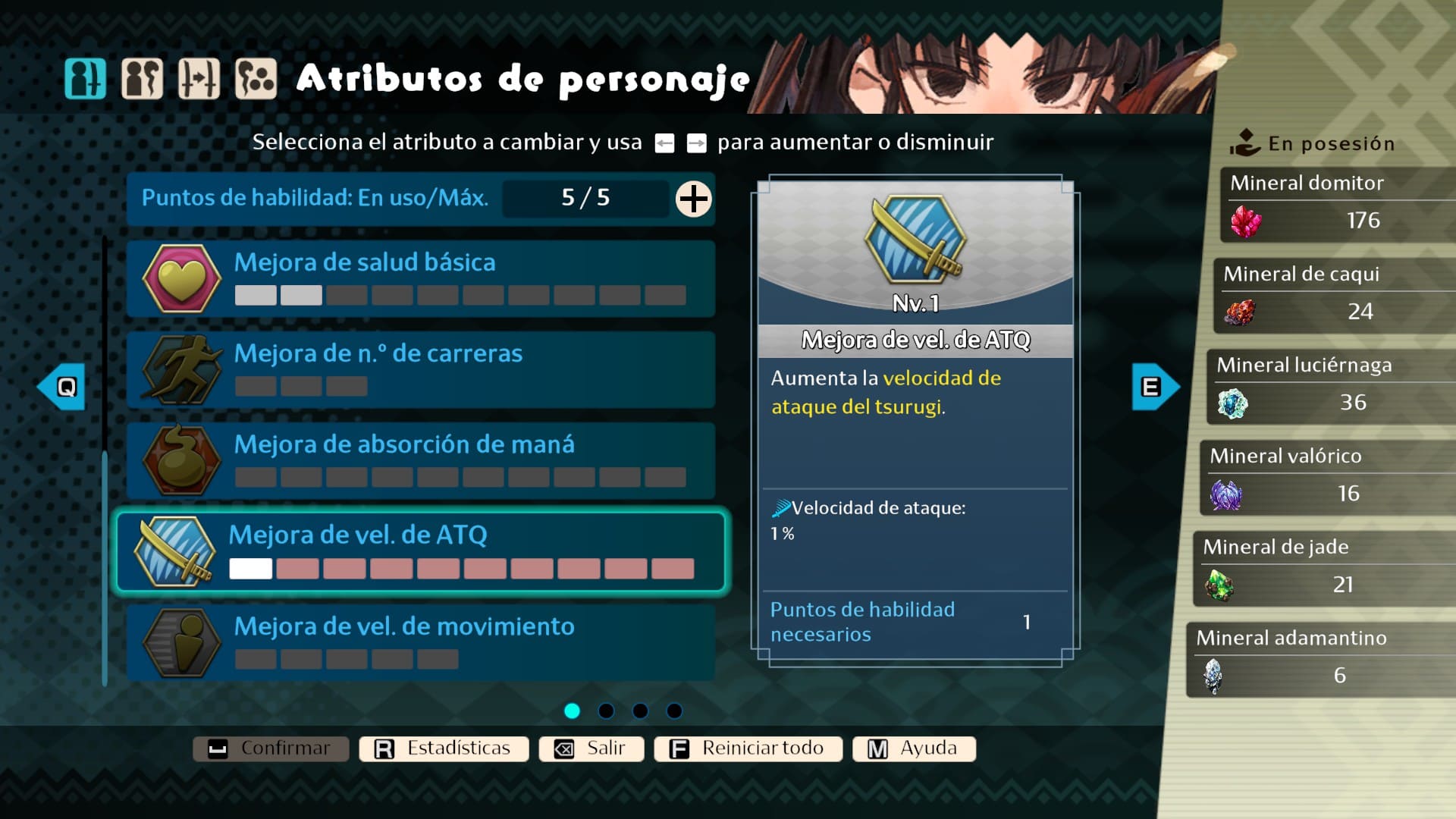
Task: Open the Ayuda help screen
Action: (914, 748)
